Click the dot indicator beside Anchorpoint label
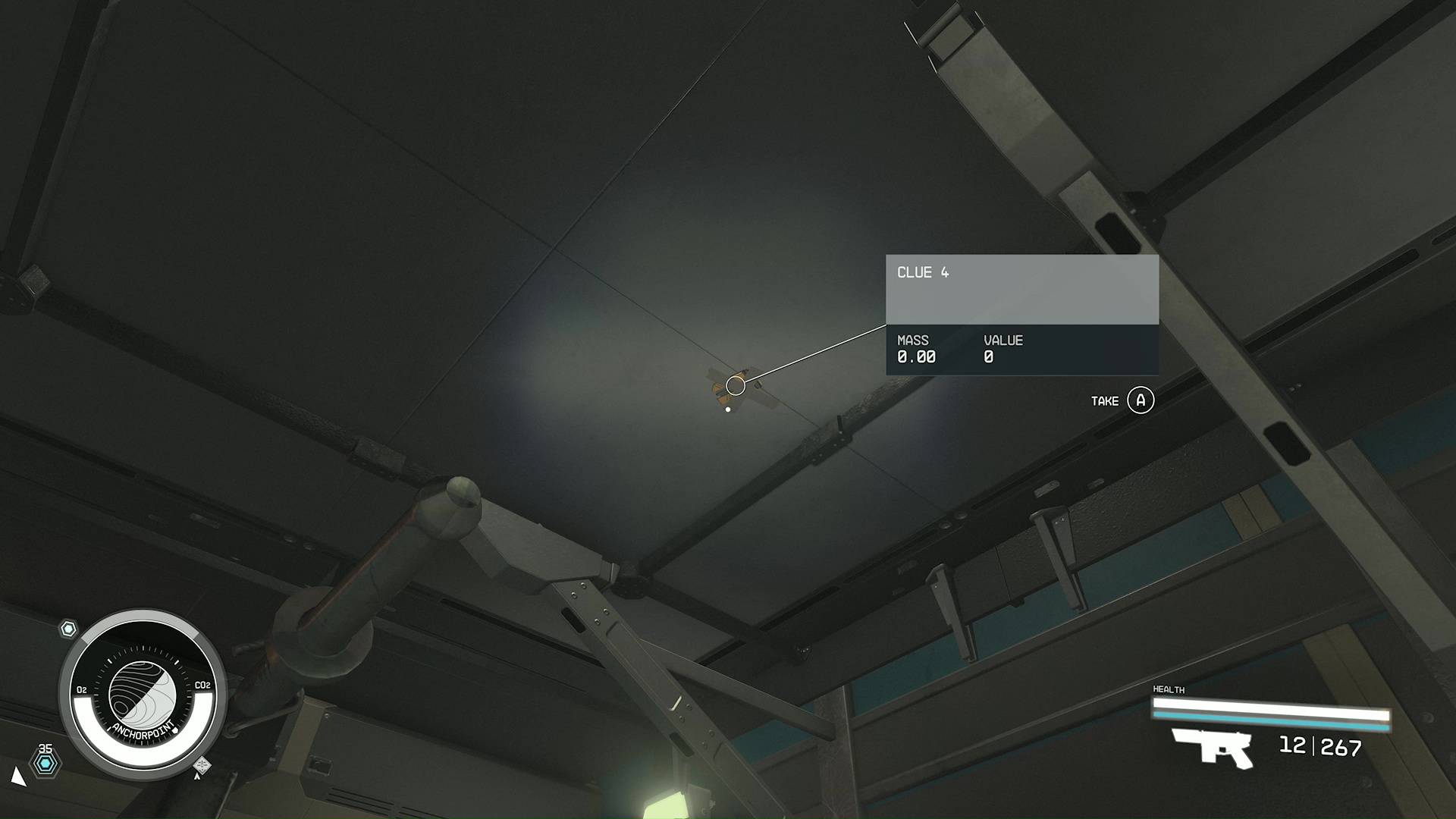 [176, 730]
